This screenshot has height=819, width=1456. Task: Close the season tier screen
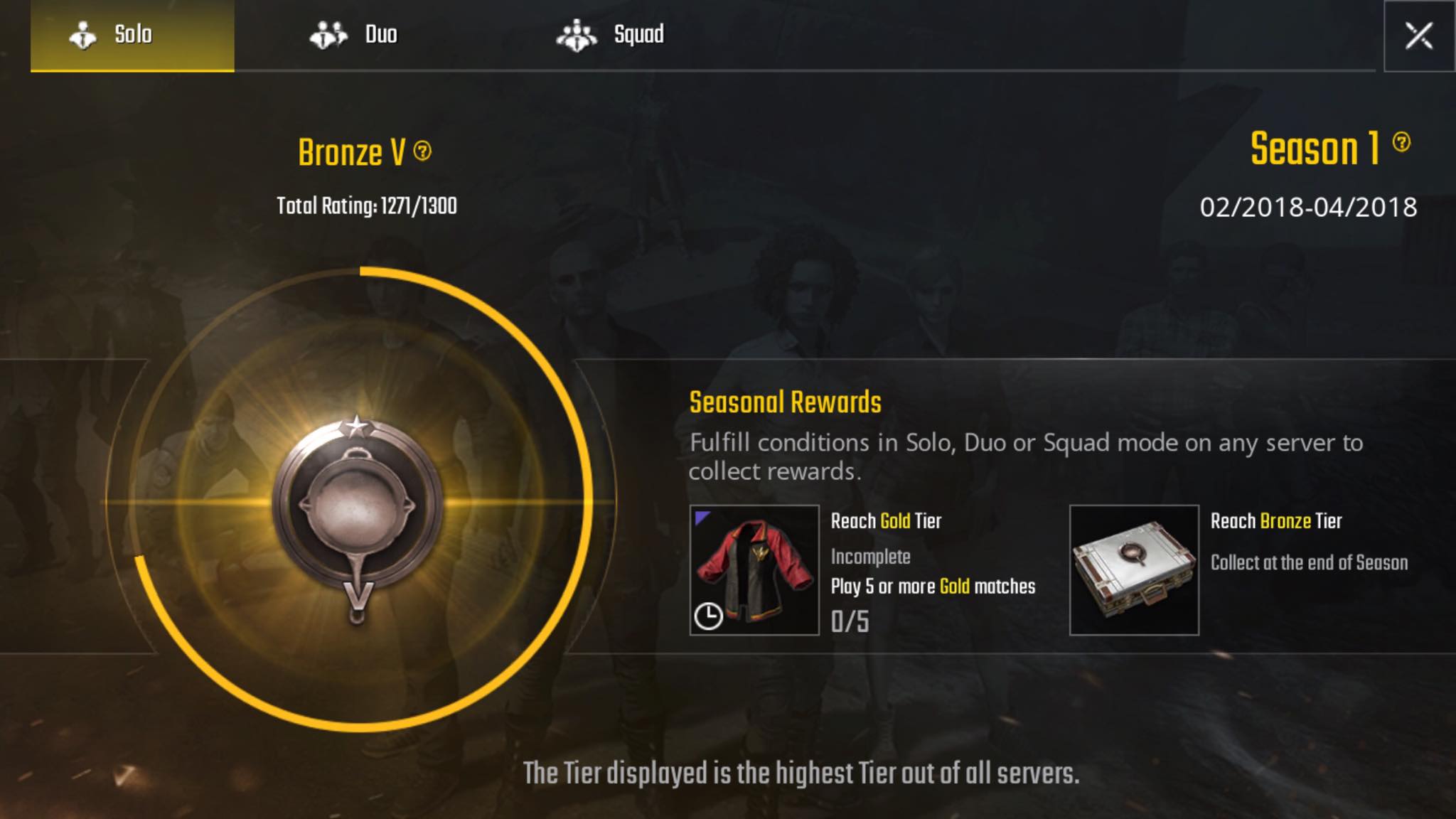pyautogui.click(x=1418, y=36)
